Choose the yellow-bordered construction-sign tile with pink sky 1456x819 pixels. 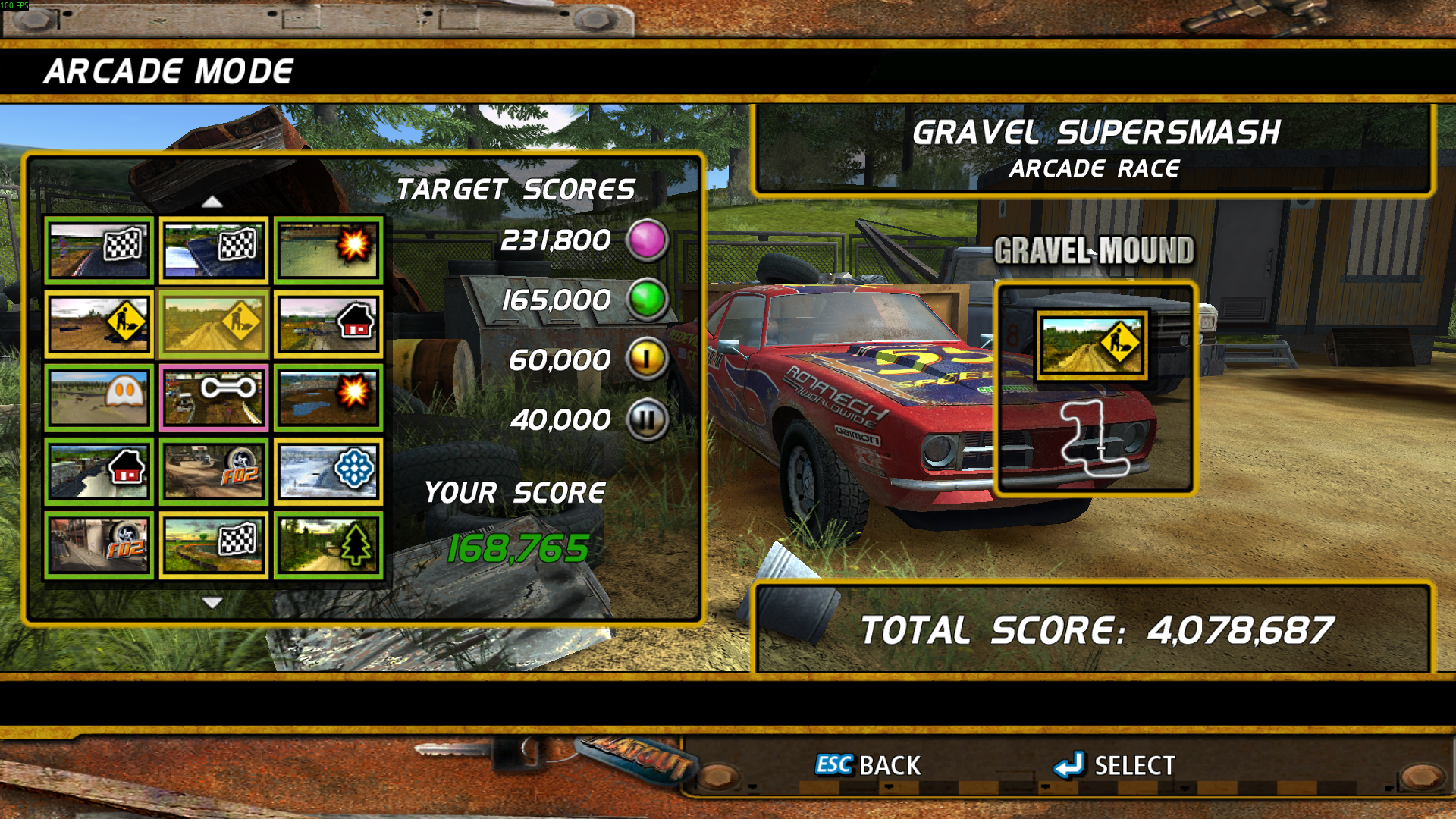(99, 324)
